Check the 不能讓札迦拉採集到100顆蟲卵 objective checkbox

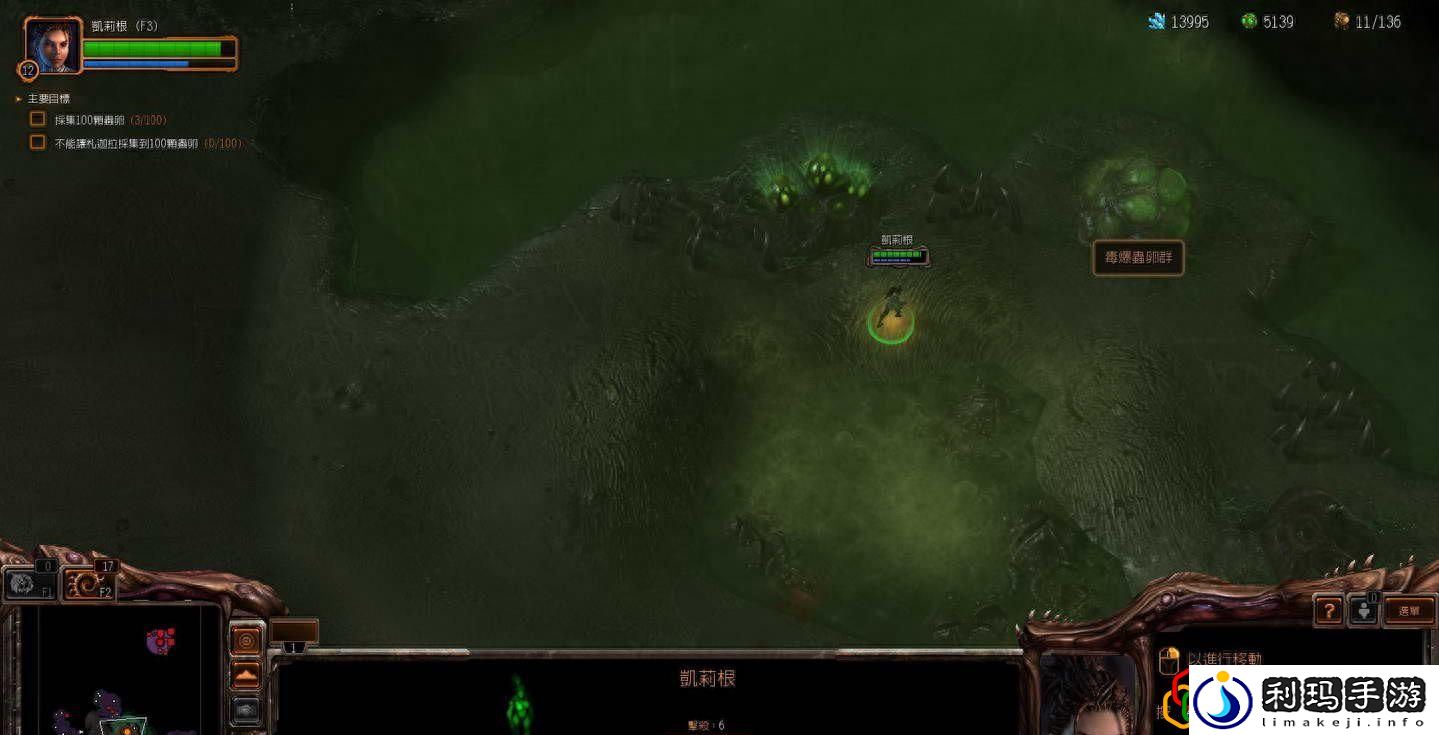point(37,142)
